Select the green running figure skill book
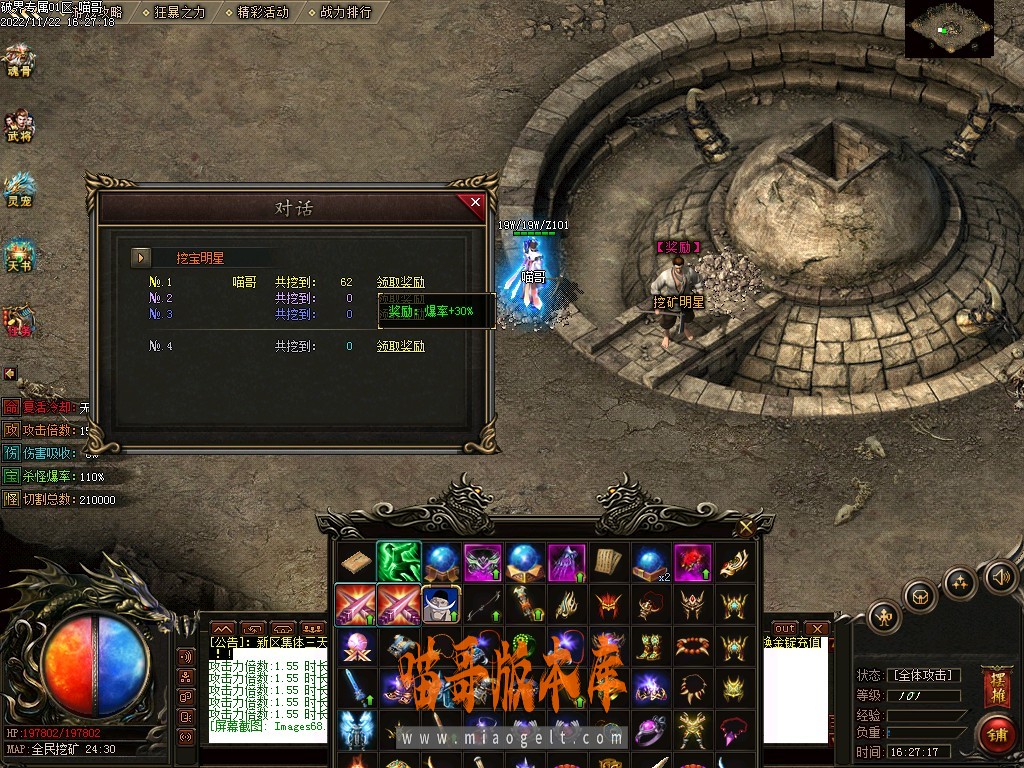The height and width of the screenshot is (768, 1024). tap(398, 563)
